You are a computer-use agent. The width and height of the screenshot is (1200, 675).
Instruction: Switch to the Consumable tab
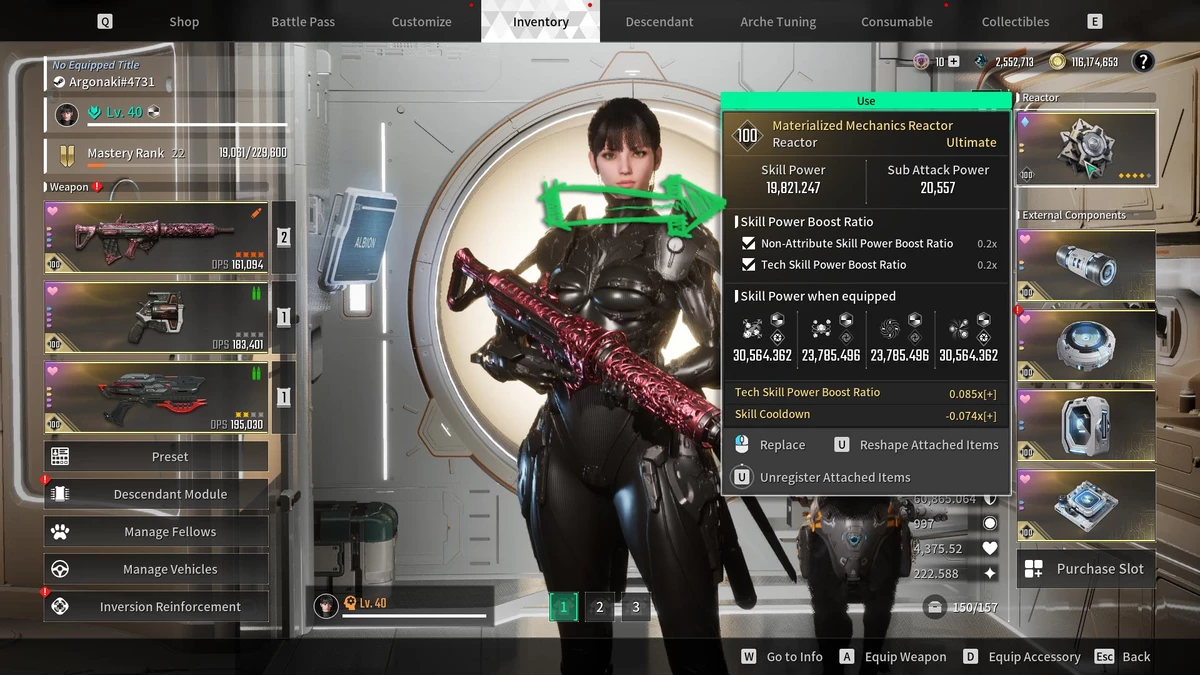tap(897, 21)
